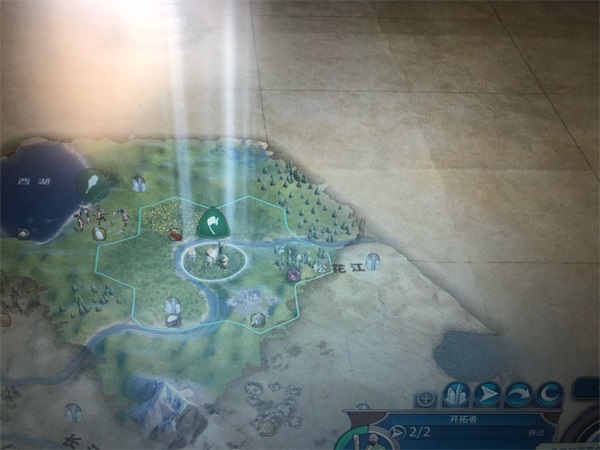Viewport: 600px width, 450px height.
Task: Put the settler to sleep
Action: tap(548, 394)
